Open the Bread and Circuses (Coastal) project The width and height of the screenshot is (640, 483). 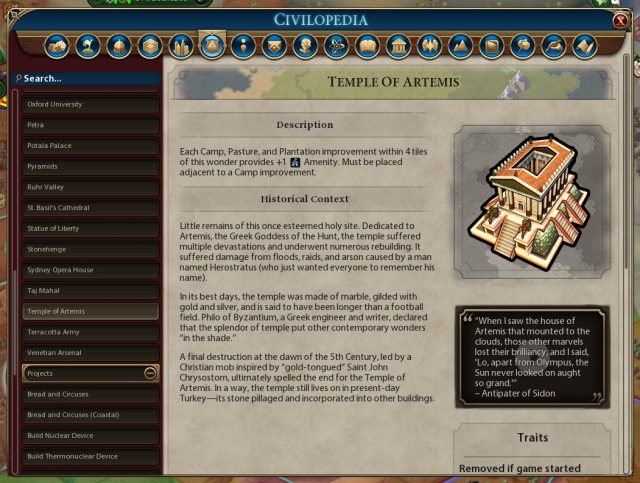tap(91, 415)
